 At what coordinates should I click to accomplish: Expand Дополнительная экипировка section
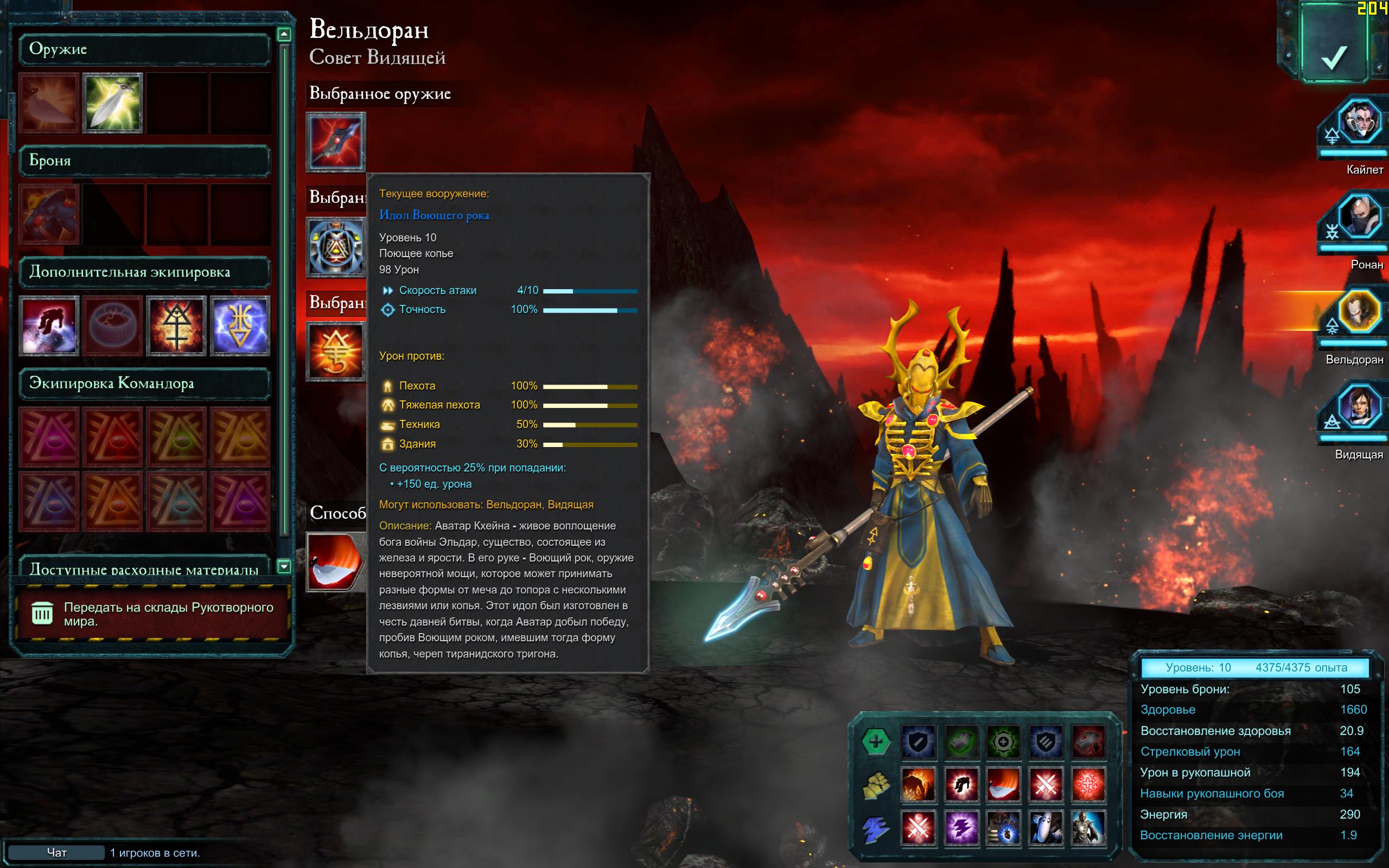145,272
